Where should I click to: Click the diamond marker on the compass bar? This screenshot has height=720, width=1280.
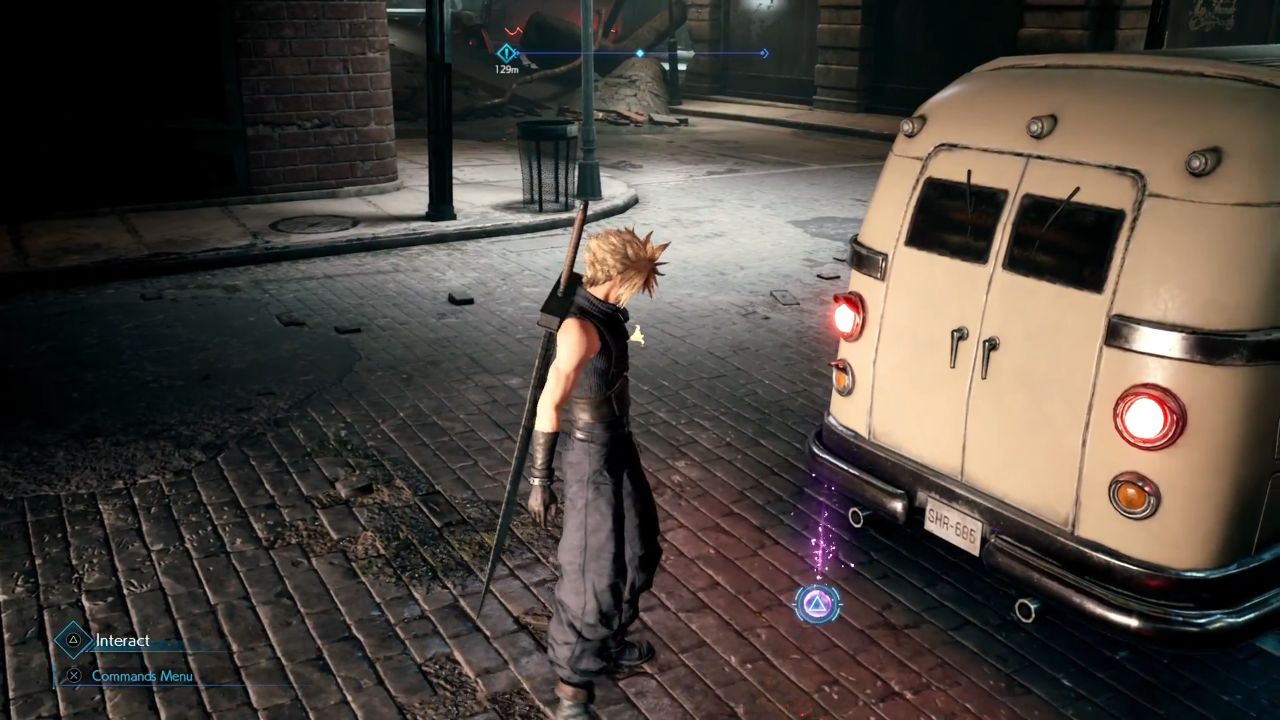coord(640,54)
